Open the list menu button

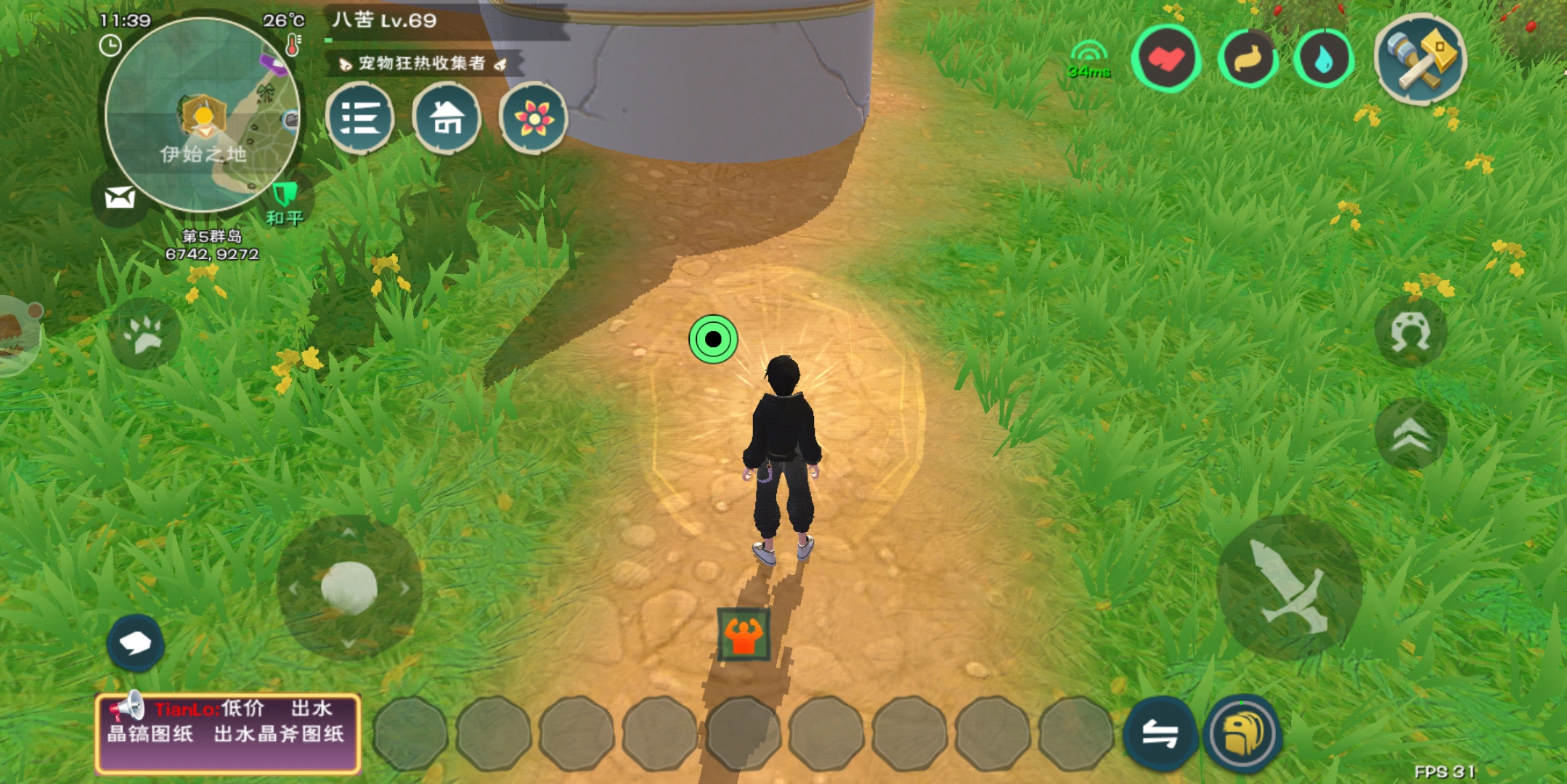pos(359,118)
